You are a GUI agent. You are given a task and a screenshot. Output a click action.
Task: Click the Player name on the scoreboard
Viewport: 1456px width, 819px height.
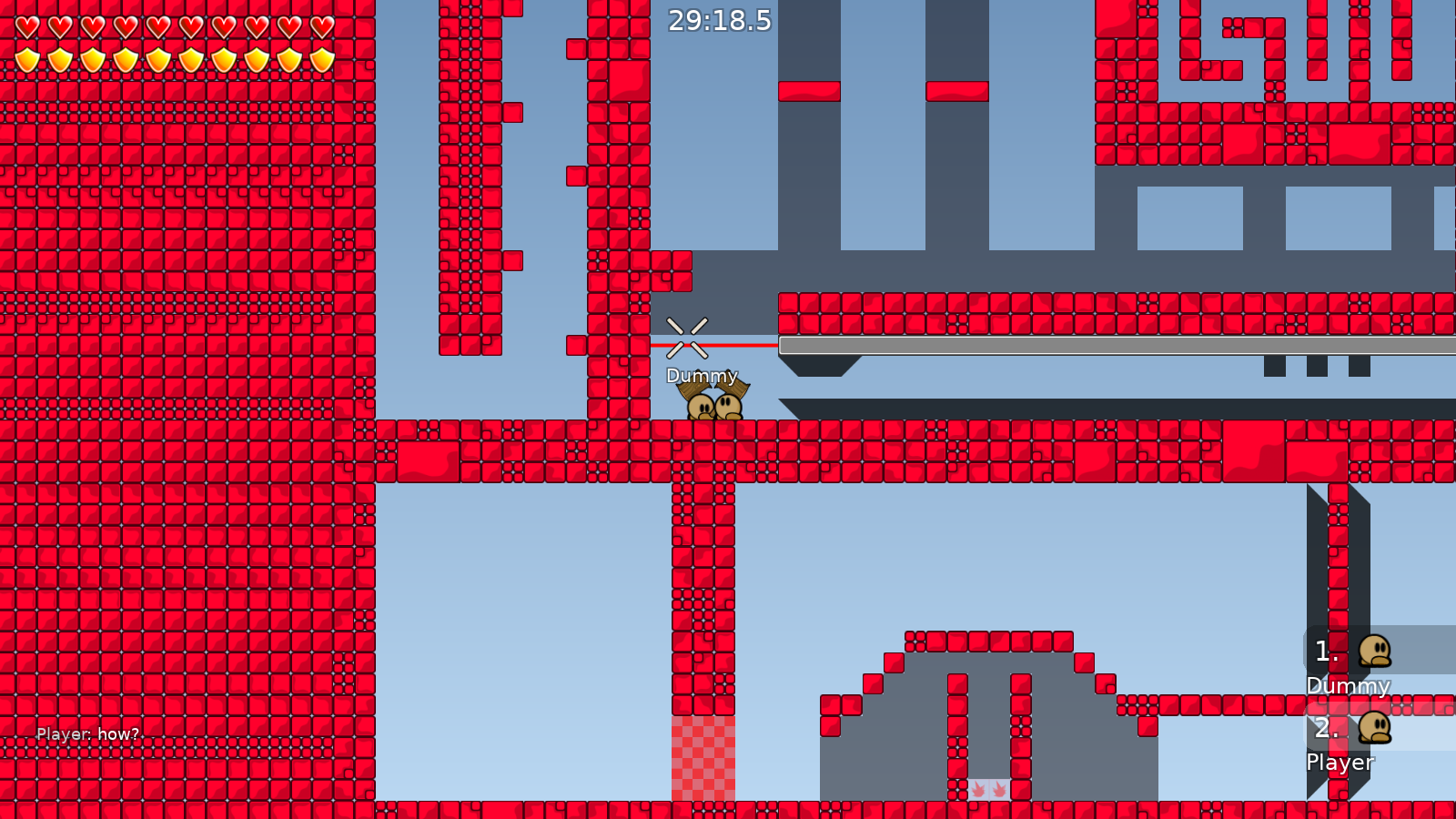click(x=1339, y=763)
